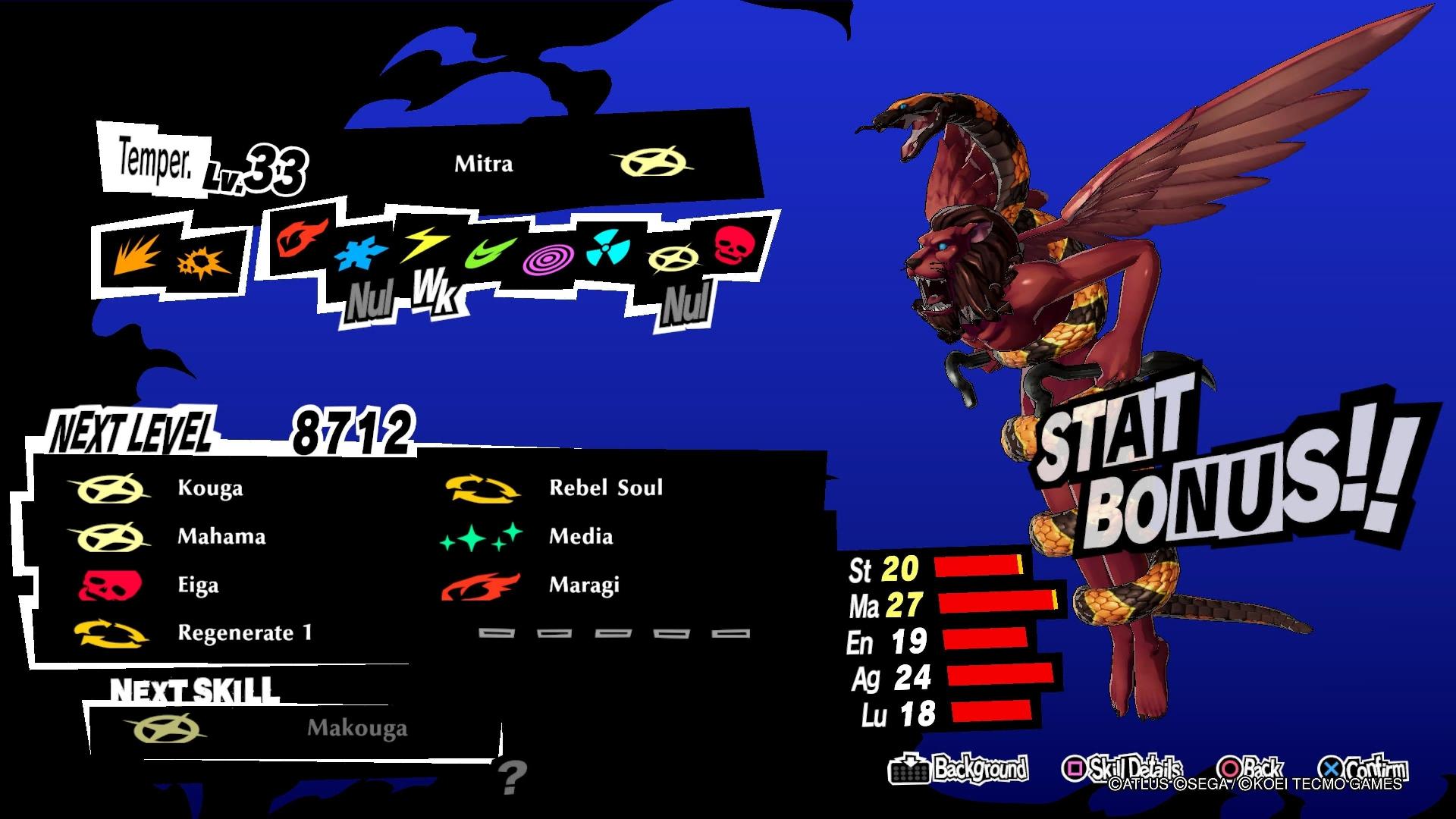Click the Elec weakness icon marked Wk
1456x819 pixels.
(x=422, y=246)
